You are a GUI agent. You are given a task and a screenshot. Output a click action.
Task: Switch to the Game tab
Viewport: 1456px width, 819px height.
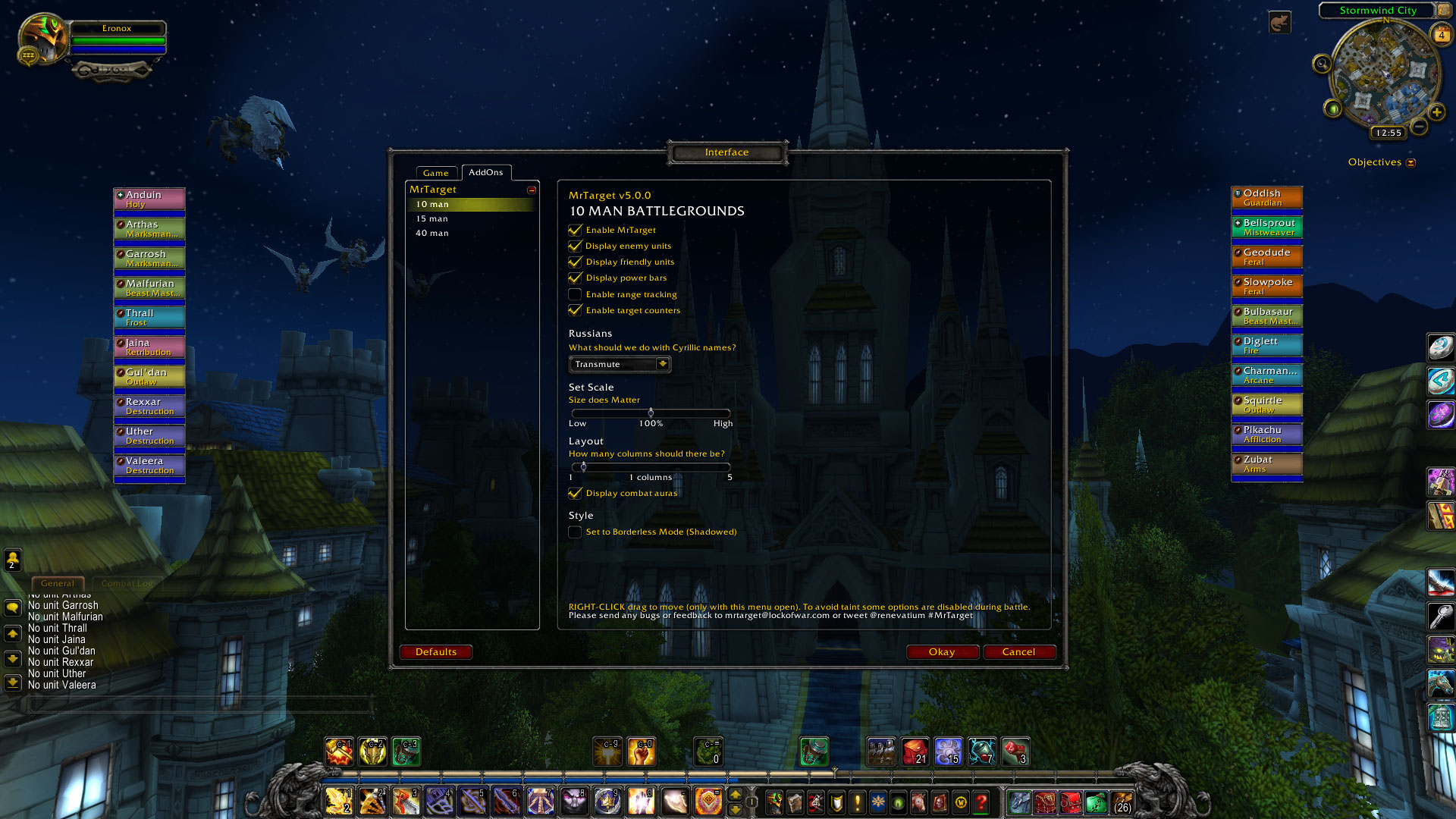pos(436,173)
